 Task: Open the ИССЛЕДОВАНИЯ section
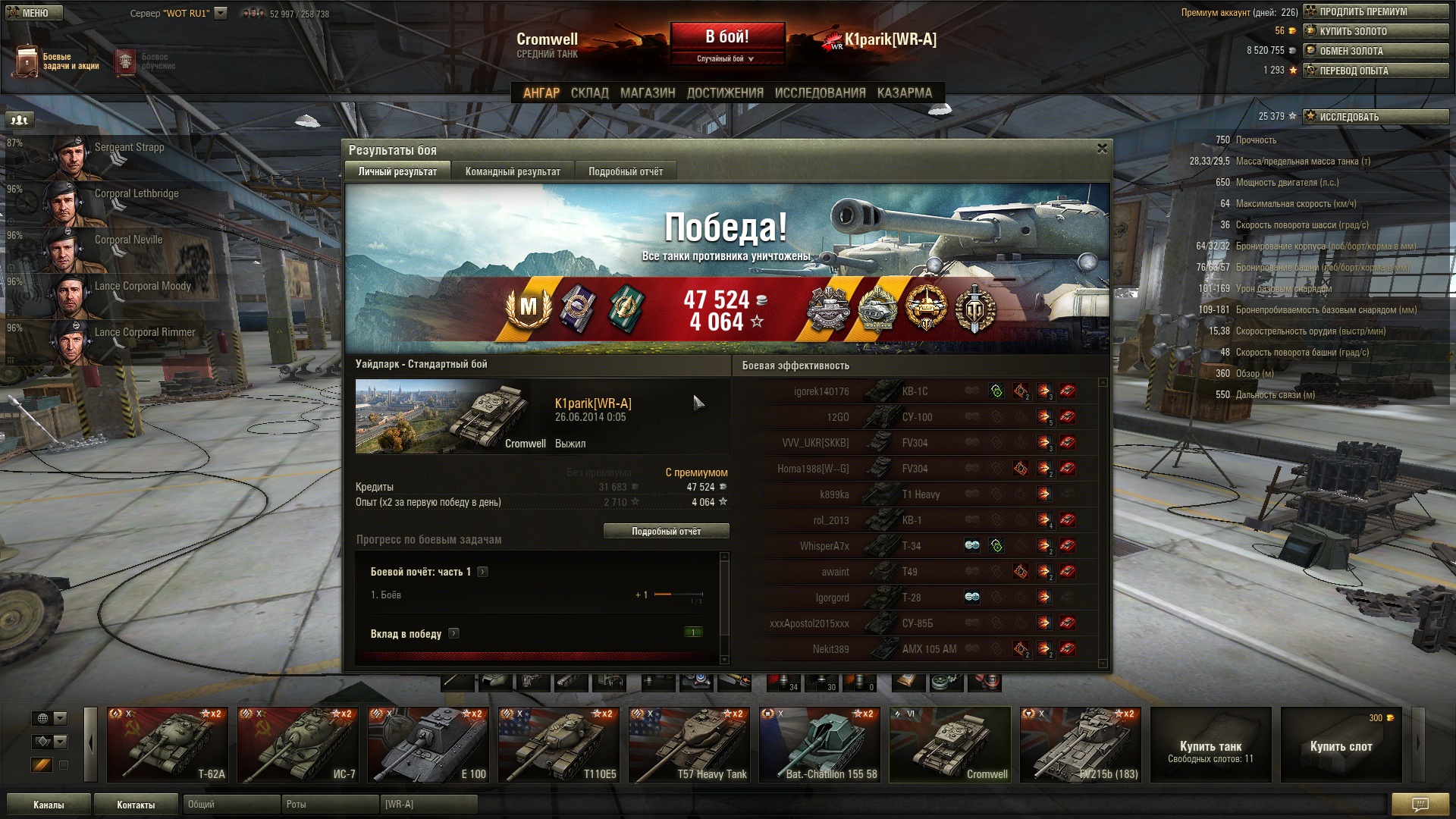(820, 93)
